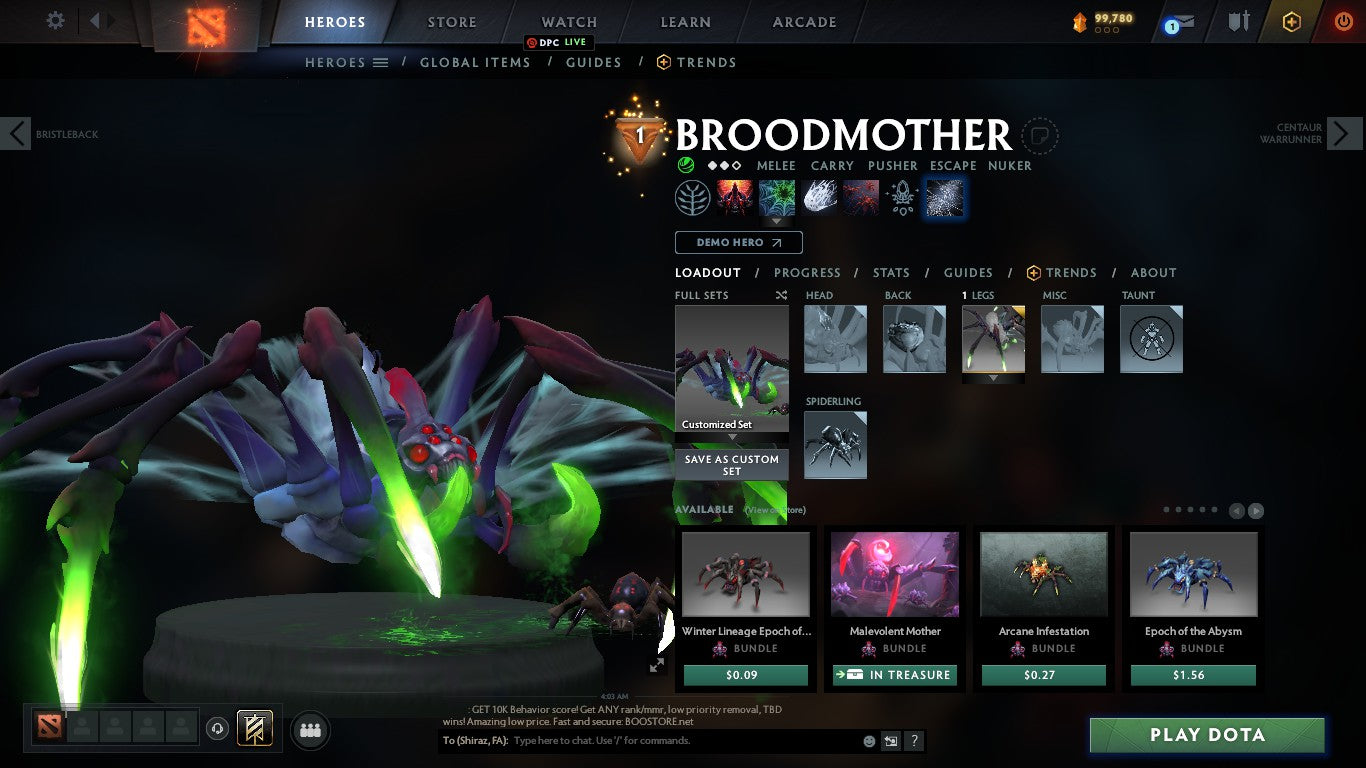The width and height of the screenshot is (1366, 768).
Task: Open Dota Plus hexagon icon
Action: [1291, 21]
